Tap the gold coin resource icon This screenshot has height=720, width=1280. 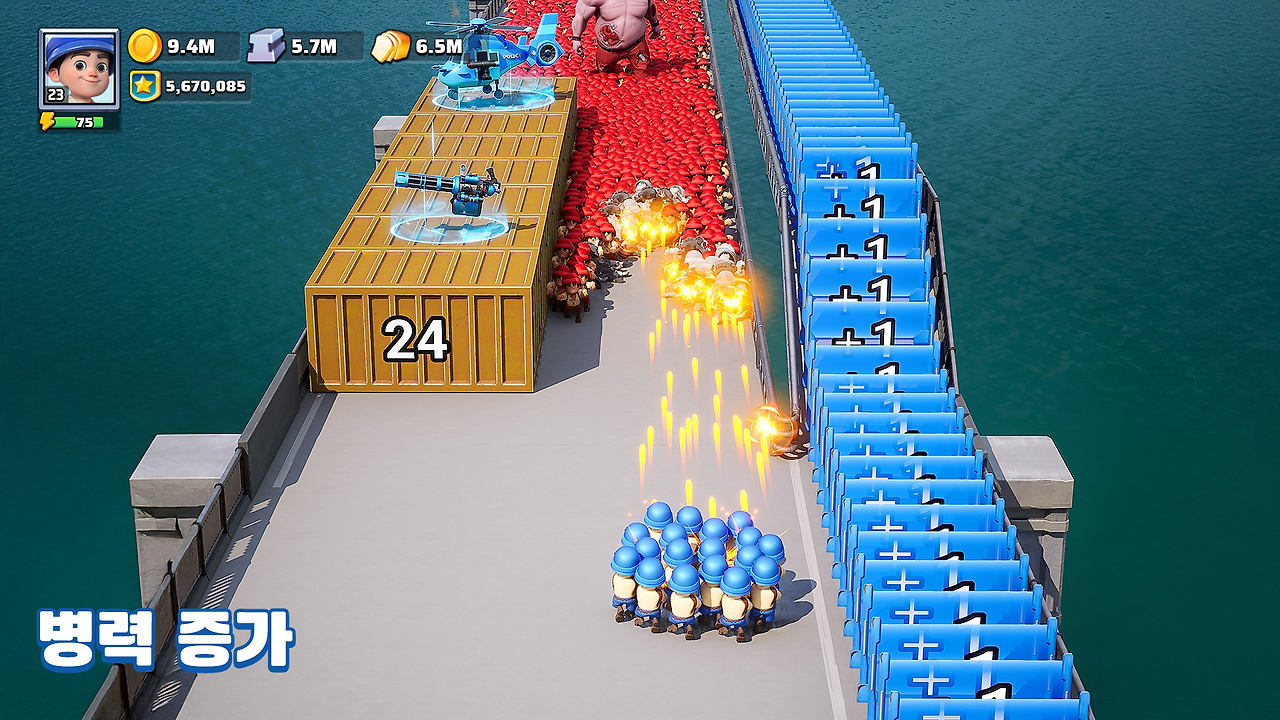(145, 46)
